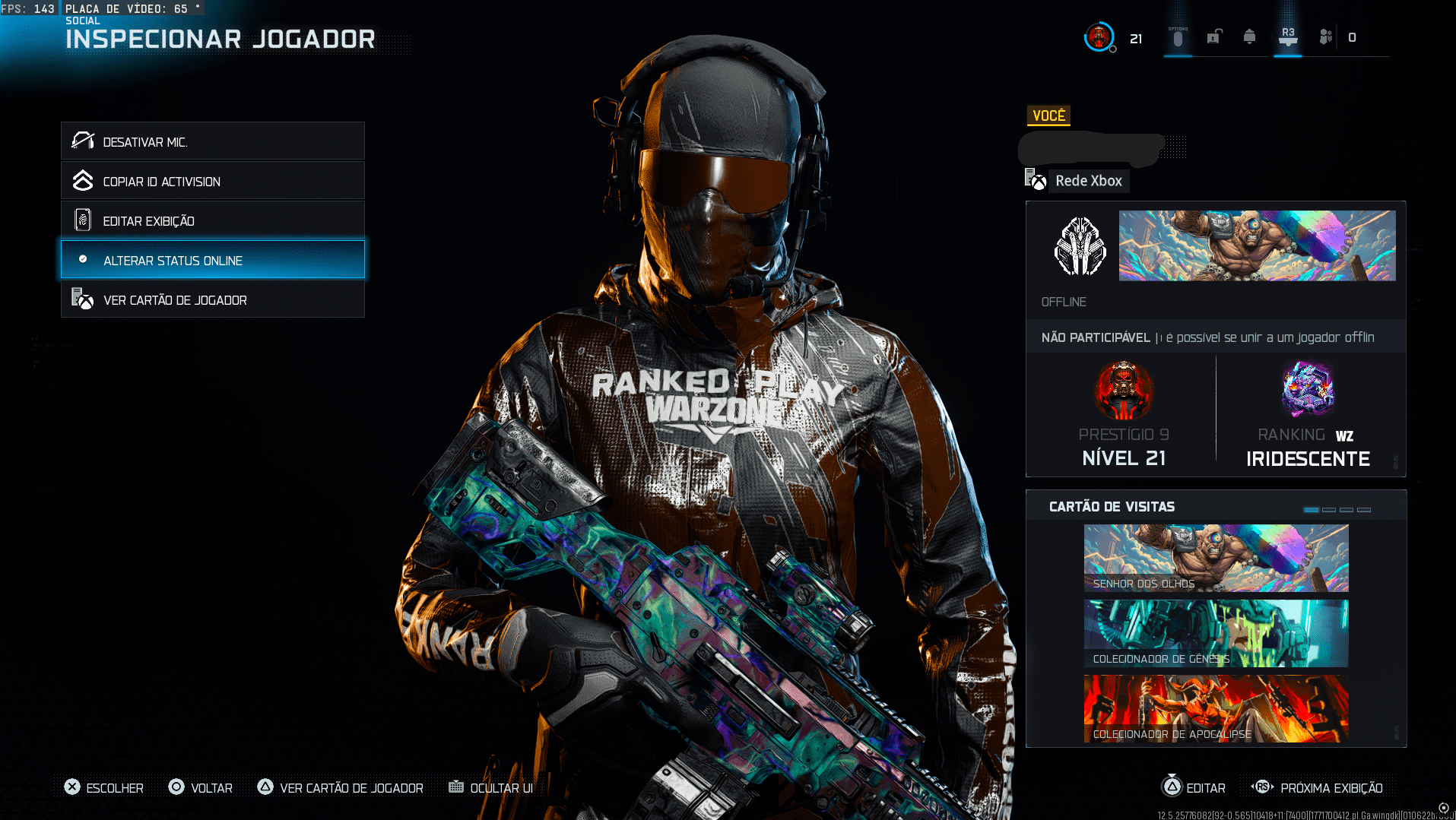Click the R3 channel icon in top bar

pyautogui.click(x=1287, y=36)
